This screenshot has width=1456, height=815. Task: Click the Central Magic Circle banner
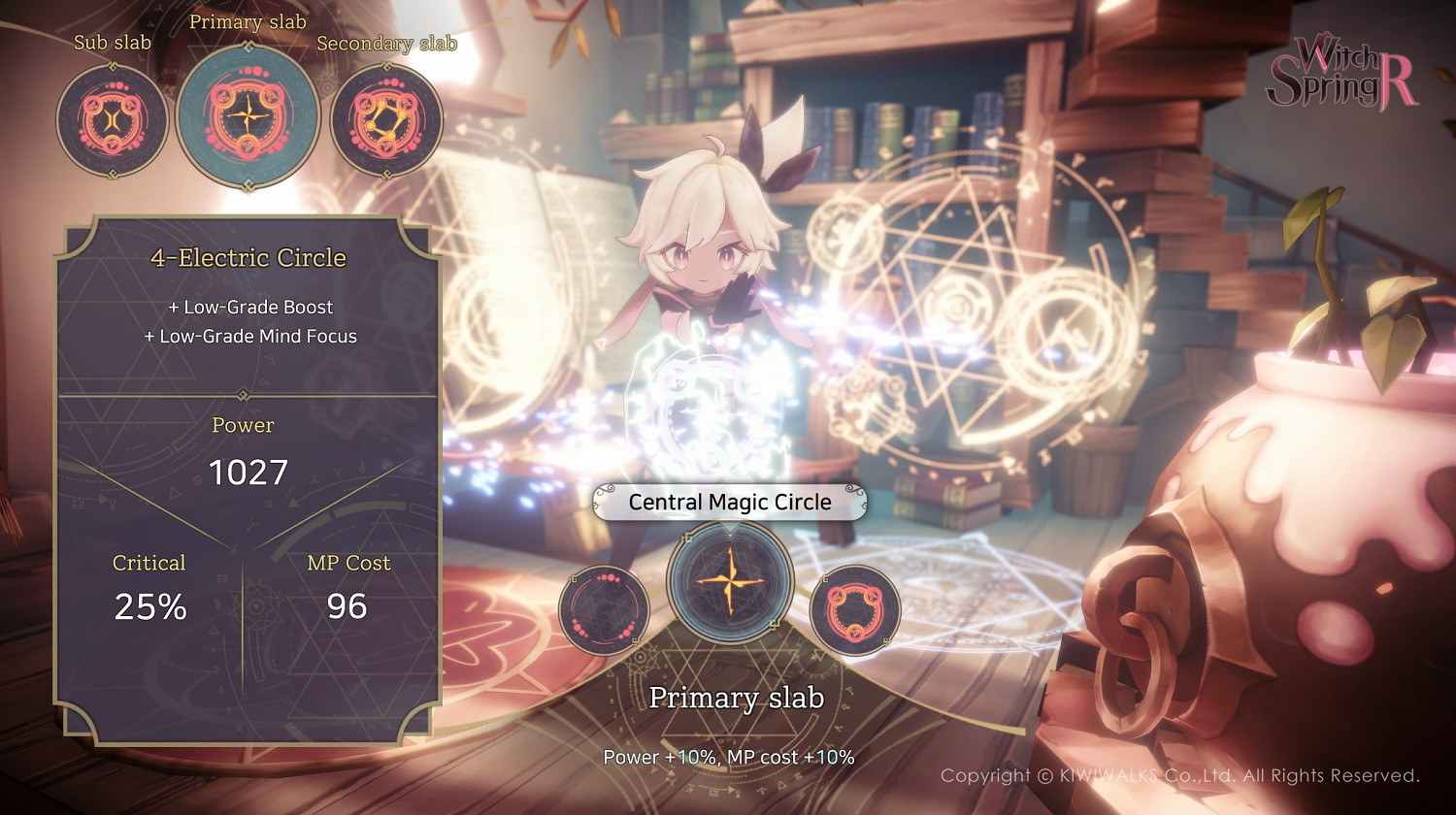point(730,502)
